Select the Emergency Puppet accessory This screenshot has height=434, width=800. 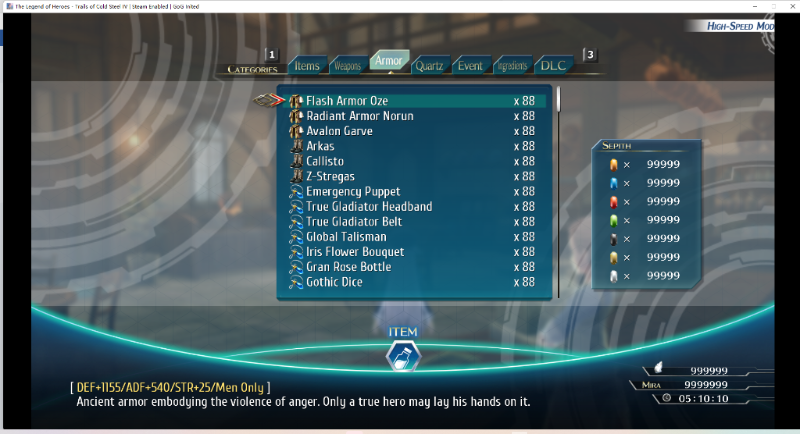click(353, 191)
